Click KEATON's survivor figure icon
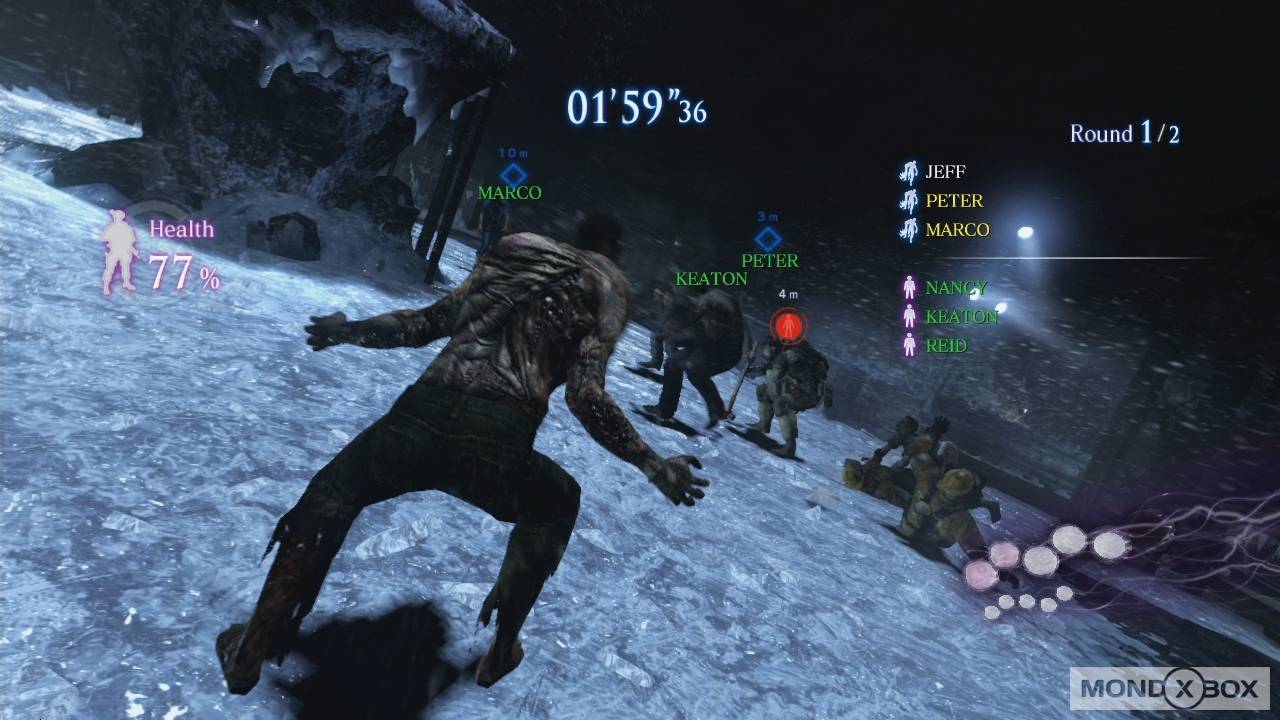The width and height of the screenshot is (1280, 720). click(908, 316)
